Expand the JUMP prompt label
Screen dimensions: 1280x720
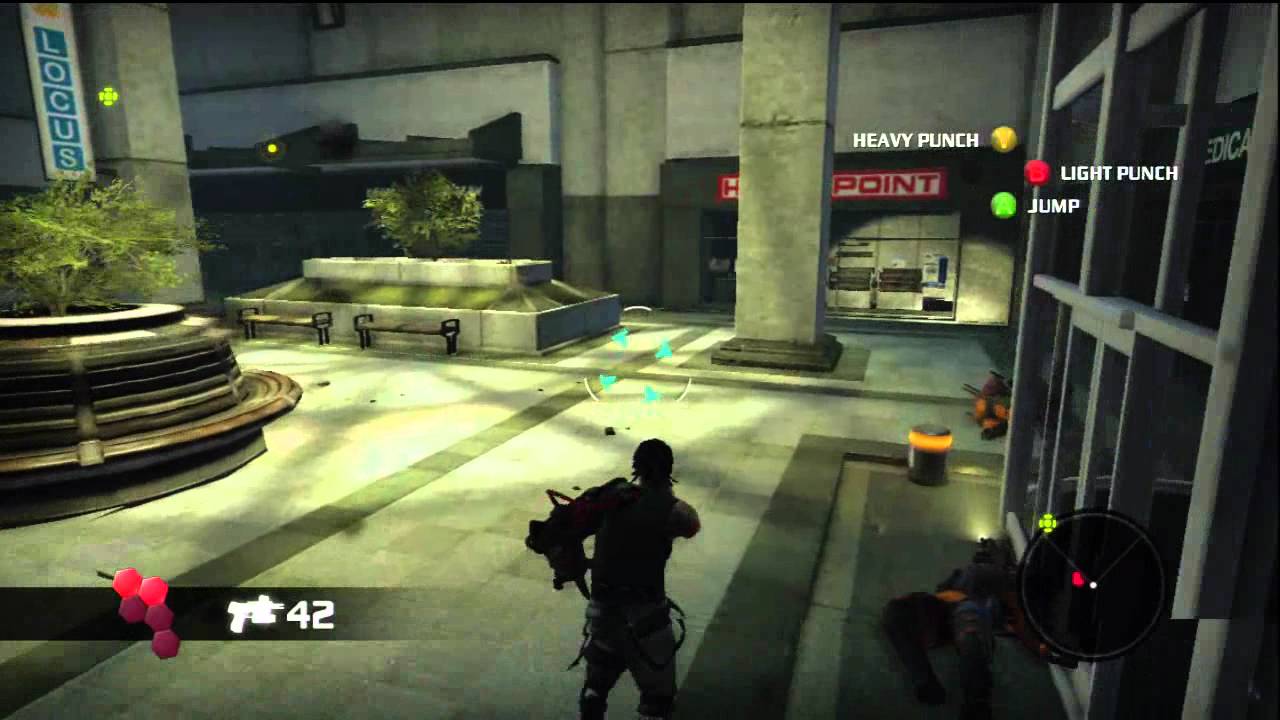(x=1053, y=207)
